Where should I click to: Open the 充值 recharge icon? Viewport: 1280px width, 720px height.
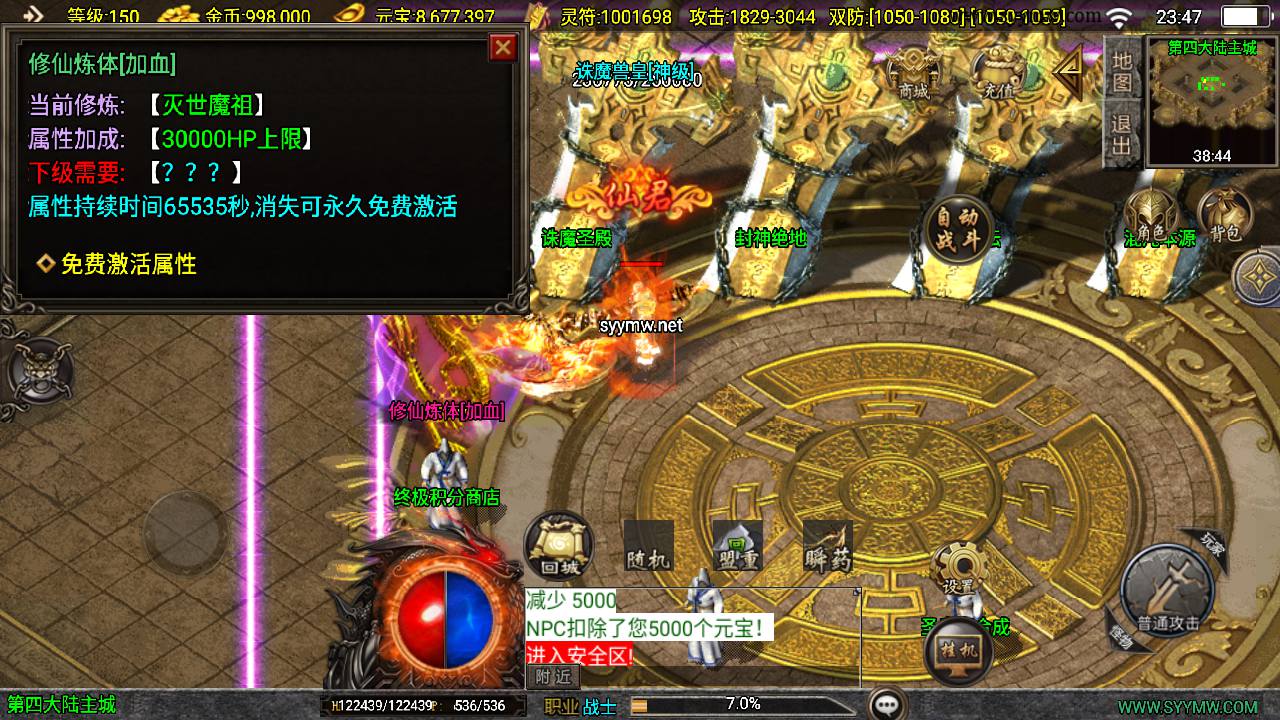tap(997, 72)
